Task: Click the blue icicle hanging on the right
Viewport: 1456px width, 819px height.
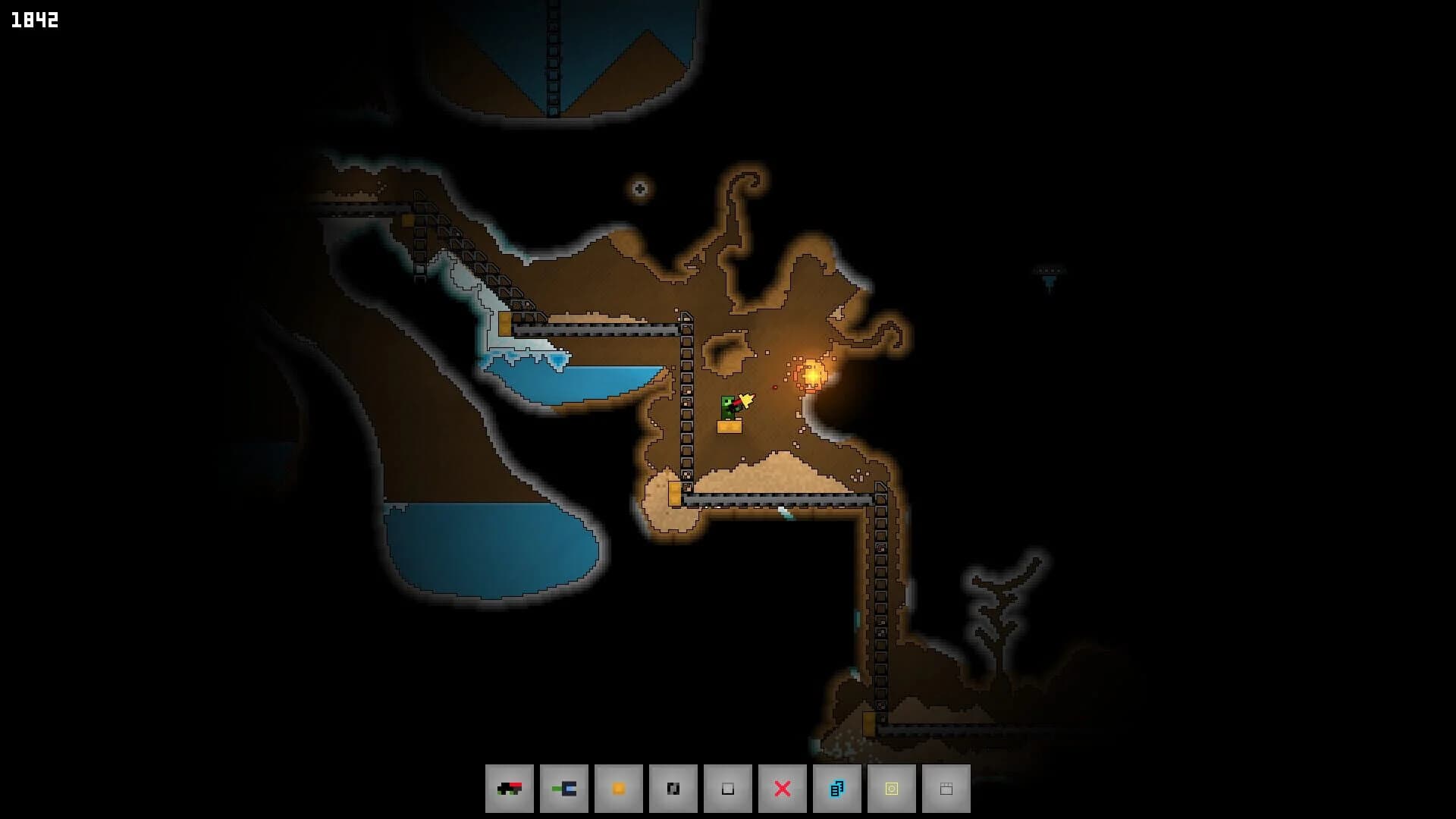Action: point(1050,281)
